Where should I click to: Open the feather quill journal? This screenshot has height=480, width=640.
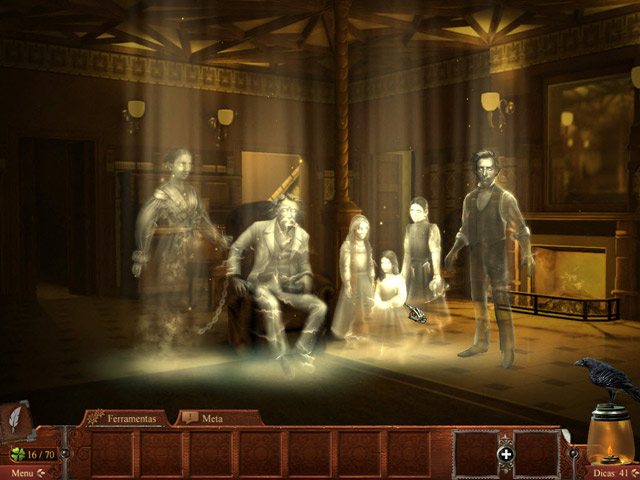coord(18,421)
